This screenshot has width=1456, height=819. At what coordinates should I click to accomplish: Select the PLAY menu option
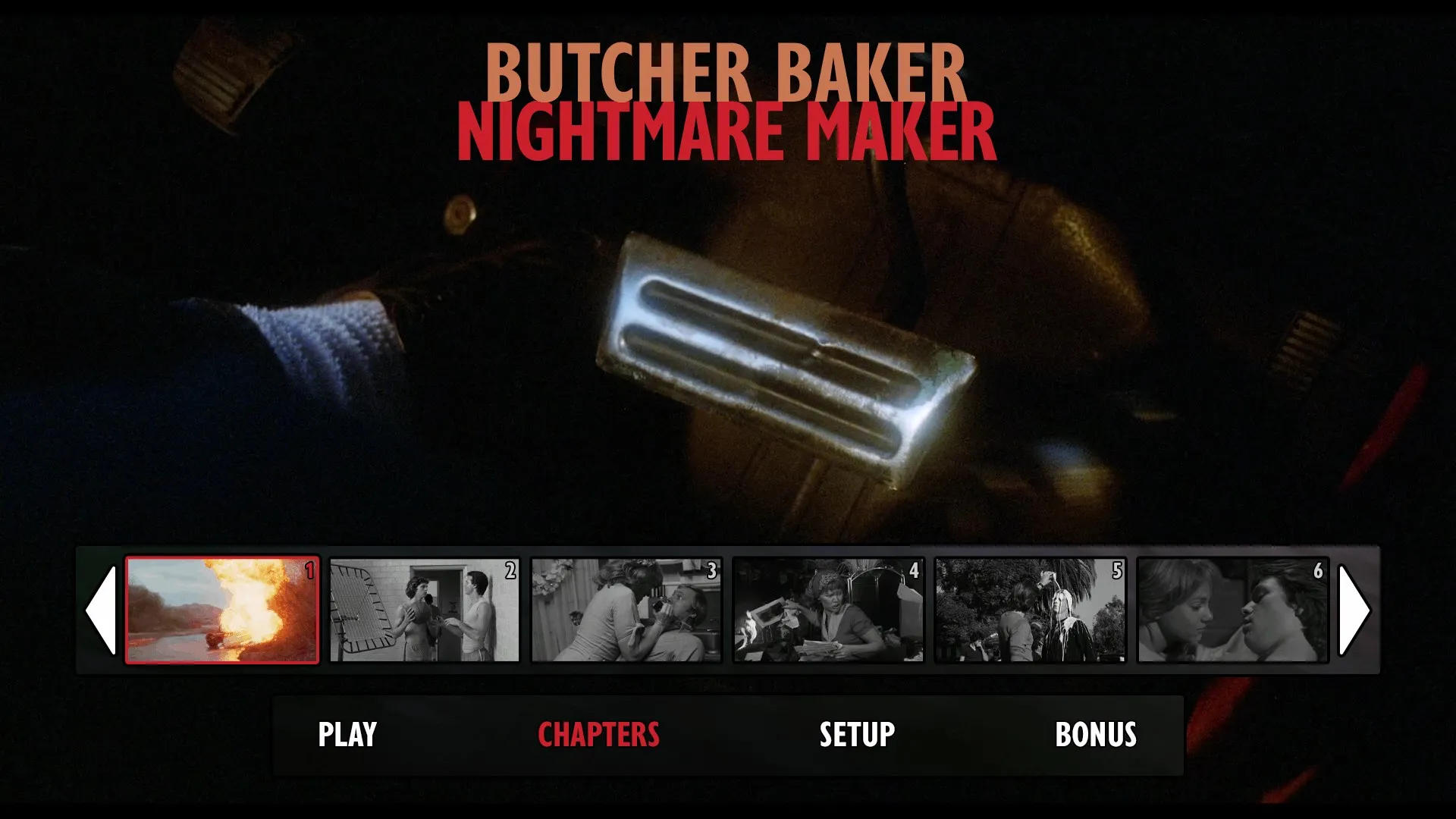click(x=347, y=734)
